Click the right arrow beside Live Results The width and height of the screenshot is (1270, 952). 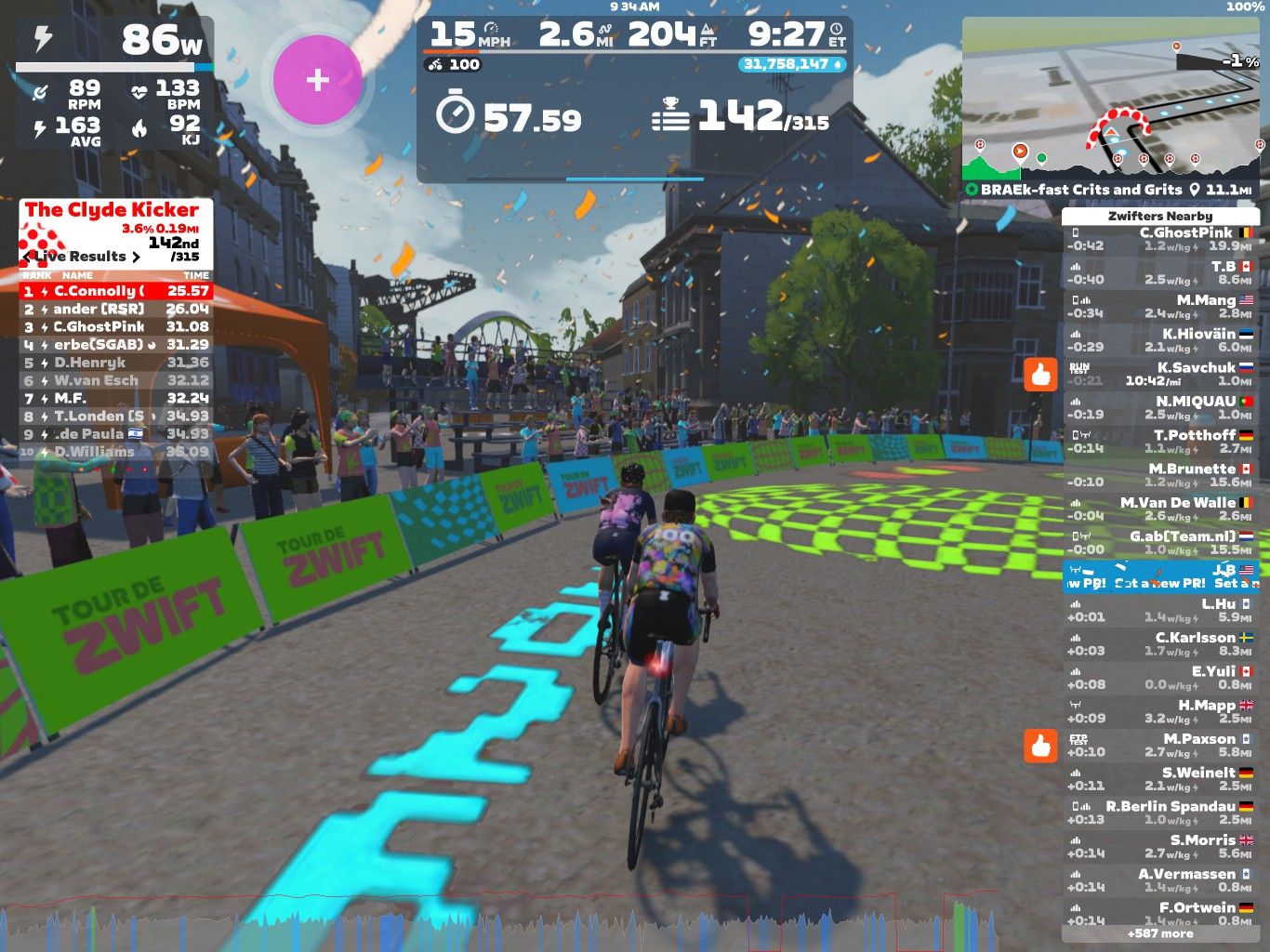tap(137, 257)
